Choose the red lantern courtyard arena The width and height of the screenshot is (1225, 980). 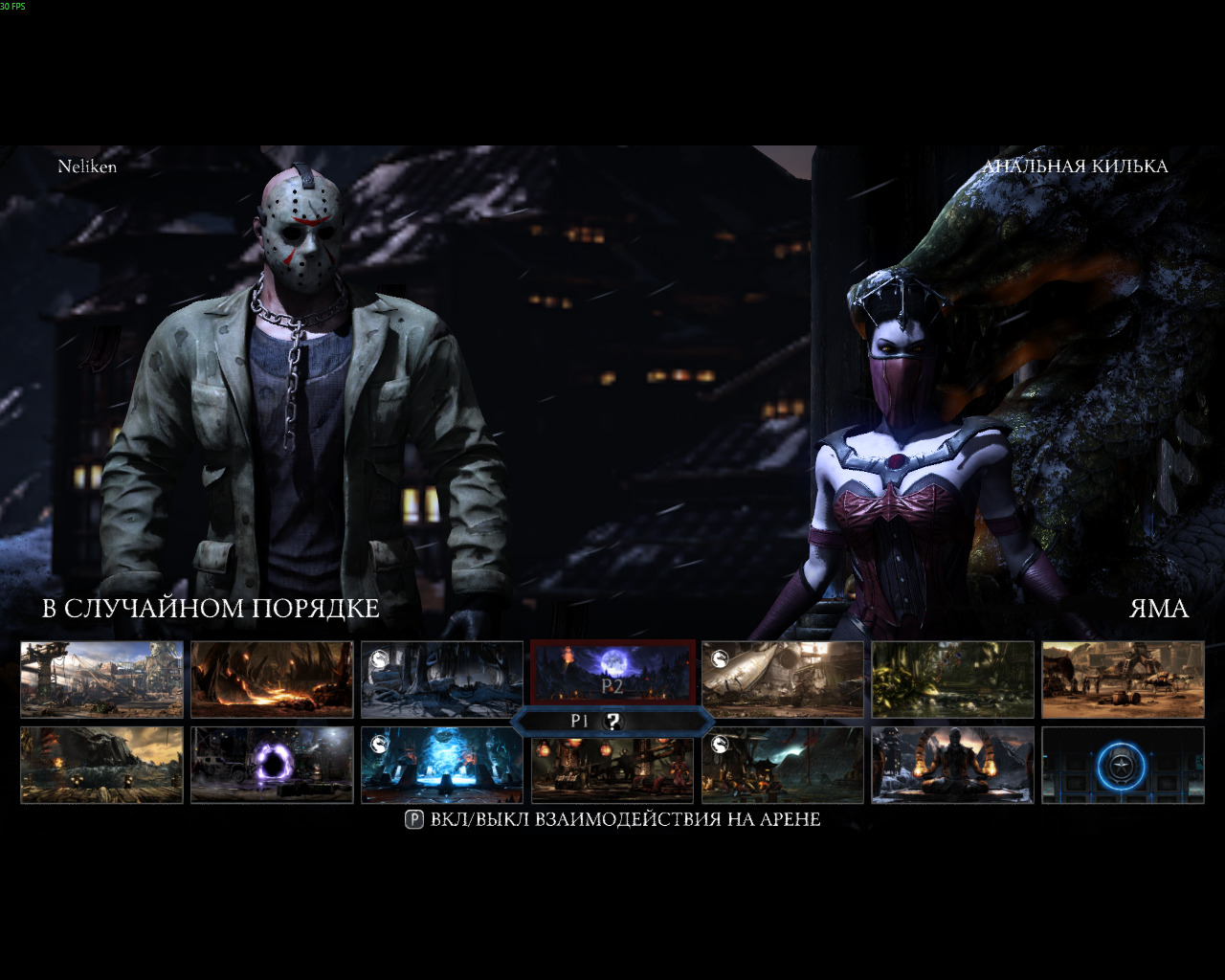pyautogui.click(x=612, y=771)
